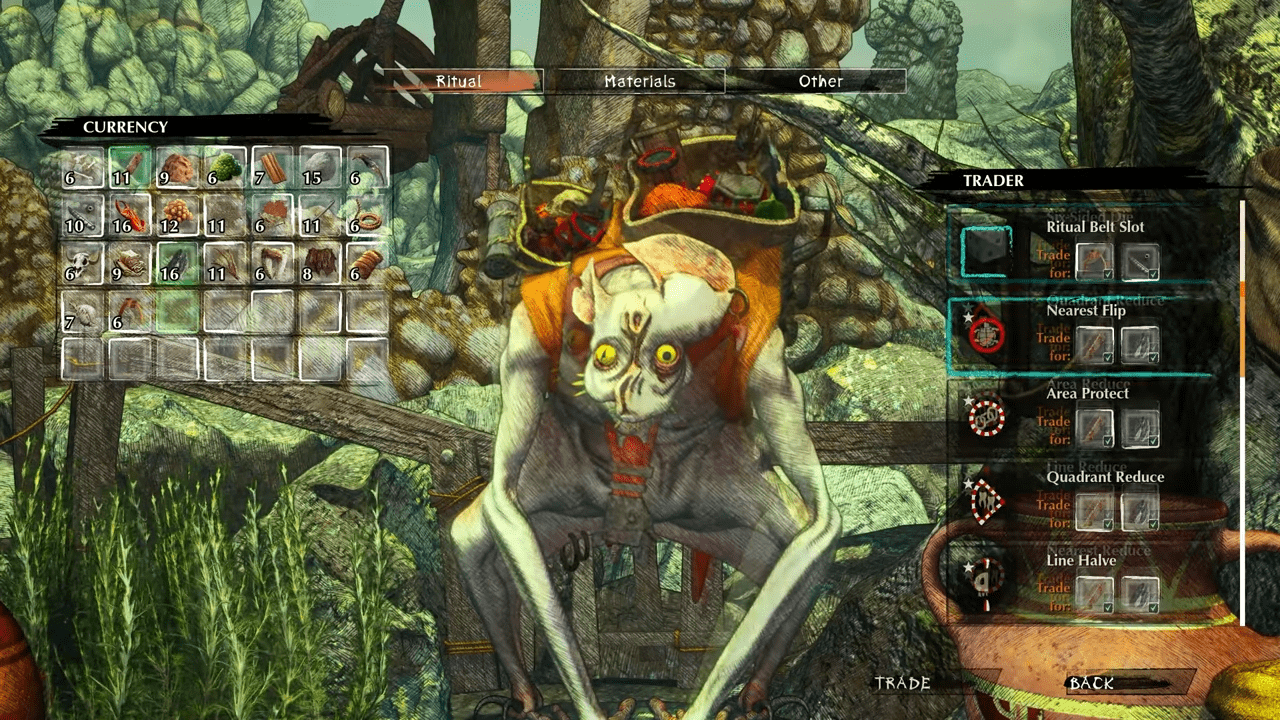This screenshot has height=720, width=1280.
Task: Select the Other tab
Action: point(821,82)
